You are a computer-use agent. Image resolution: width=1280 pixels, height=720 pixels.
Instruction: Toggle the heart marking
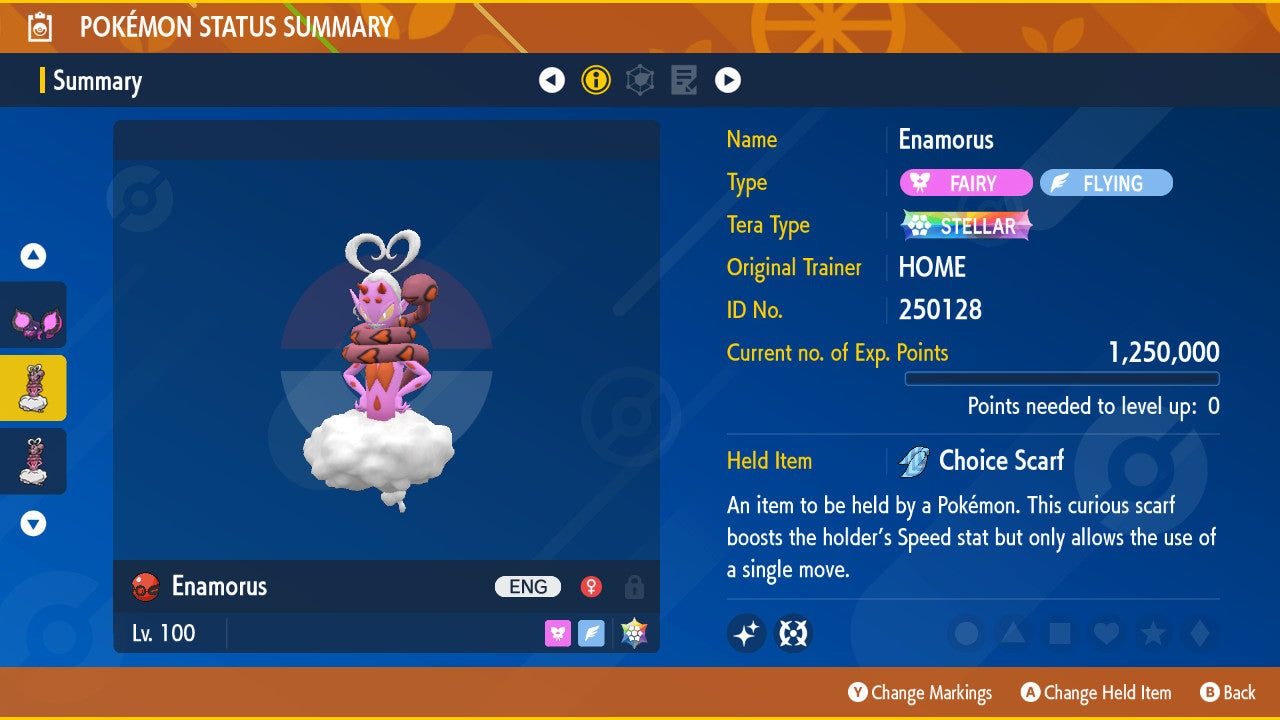[x=1105, y=633]
